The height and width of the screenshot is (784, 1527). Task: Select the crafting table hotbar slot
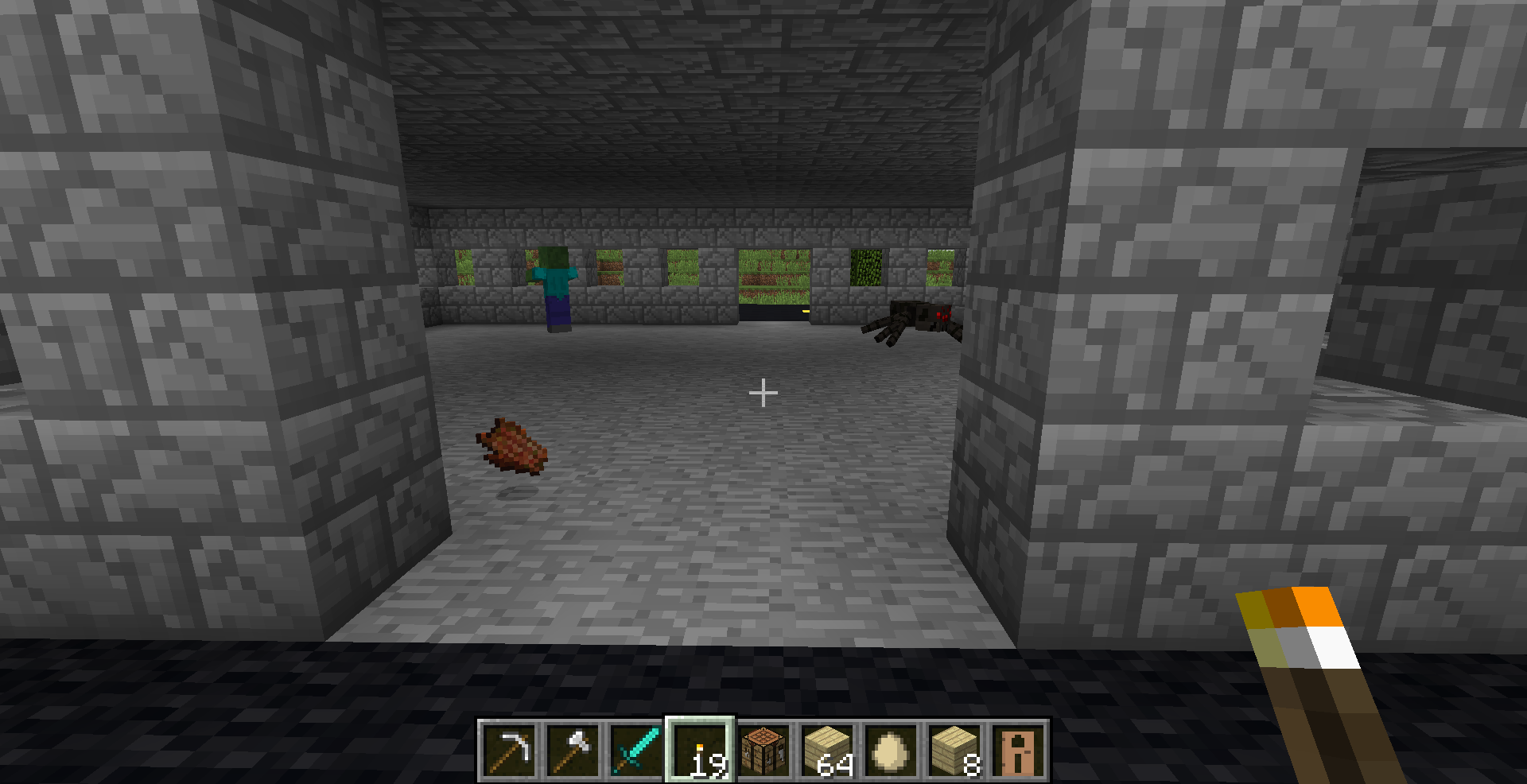tap(763, 750)
